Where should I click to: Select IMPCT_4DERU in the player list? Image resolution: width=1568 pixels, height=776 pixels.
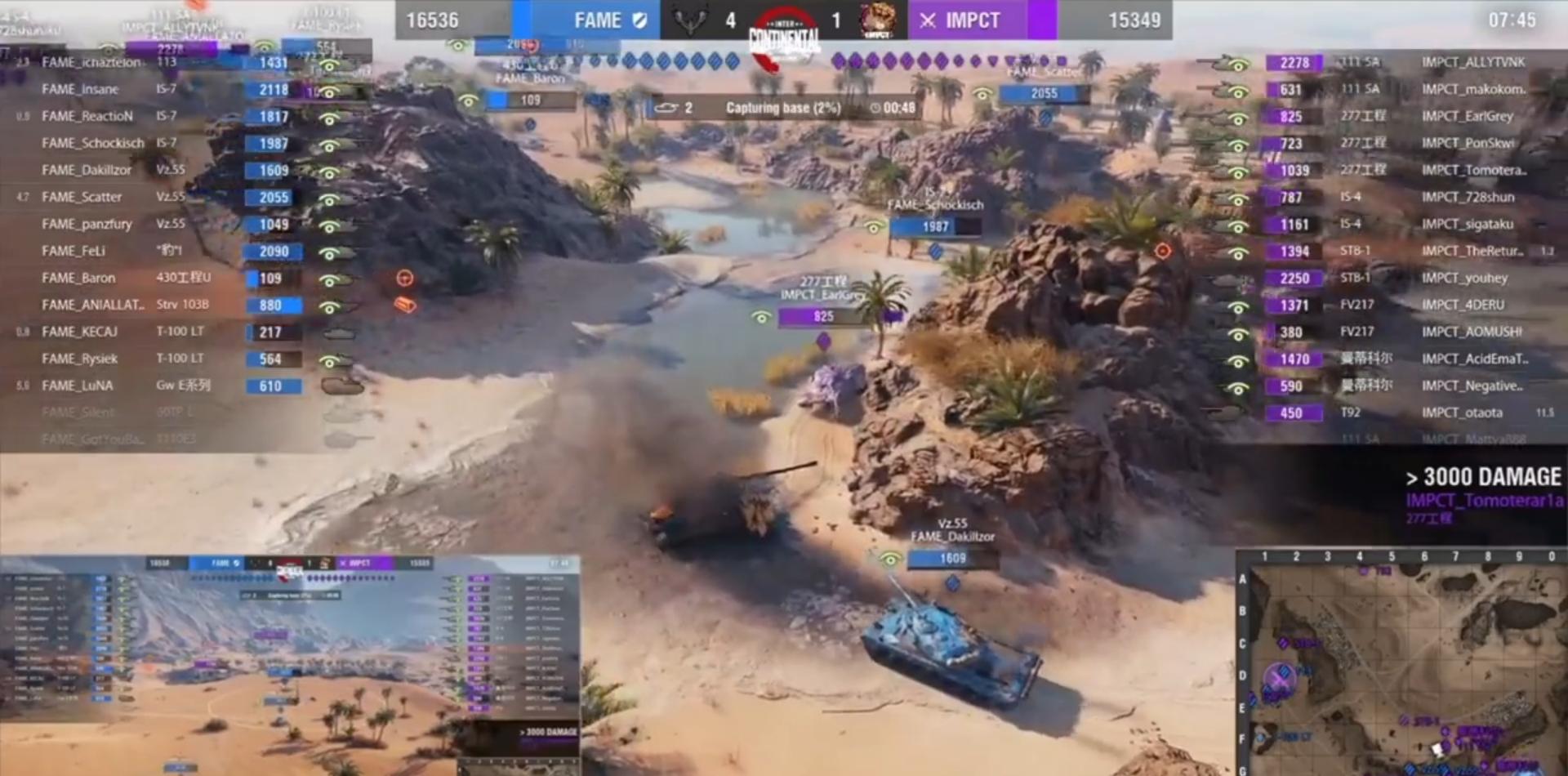point(1462,305)
